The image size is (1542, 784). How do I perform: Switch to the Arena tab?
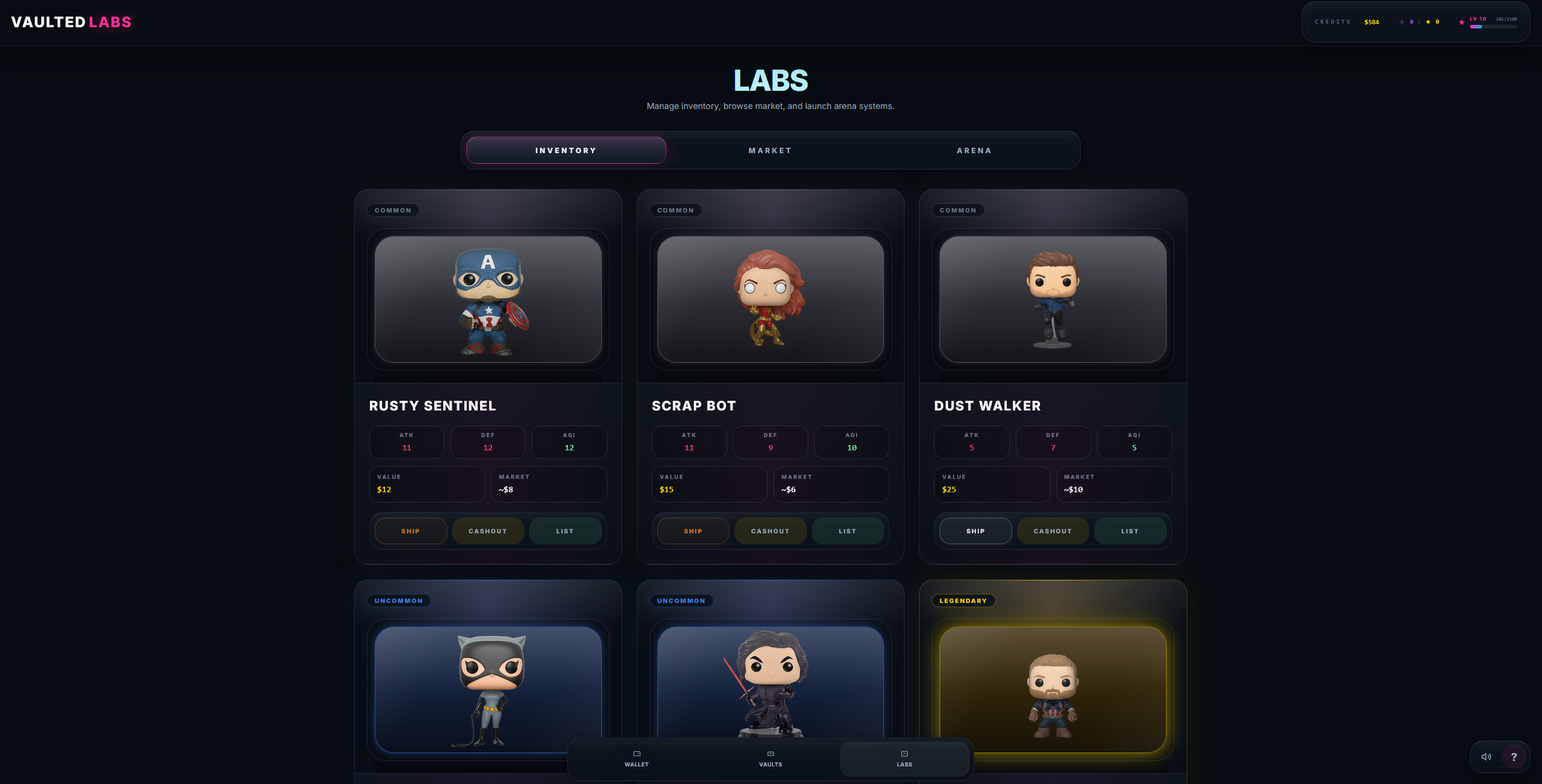click(974, 150)
